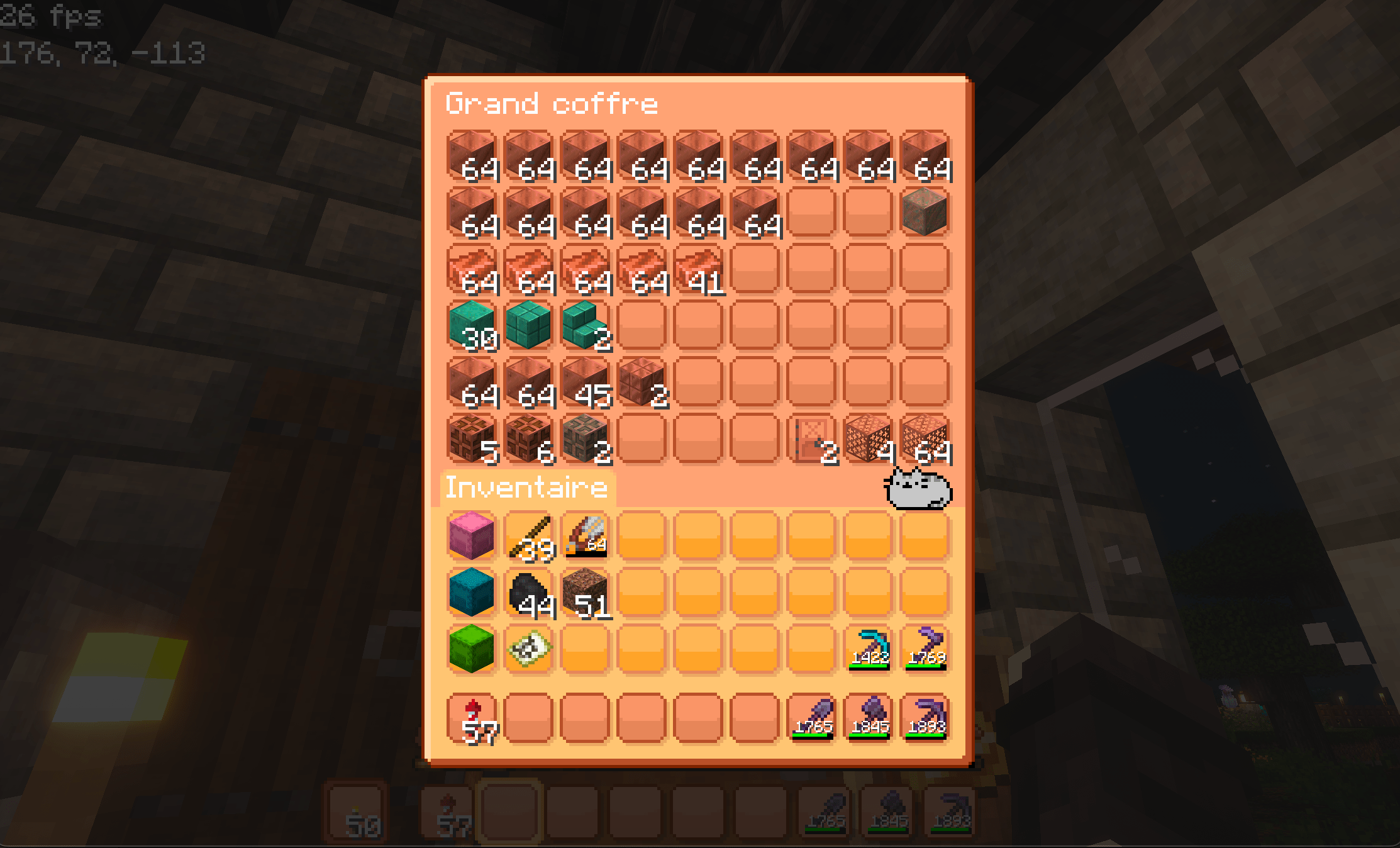Image resolution: width=1400 pixels, height=848 pixels.
Task: Select the 64 copper grate stack
Action: point(925,435)
